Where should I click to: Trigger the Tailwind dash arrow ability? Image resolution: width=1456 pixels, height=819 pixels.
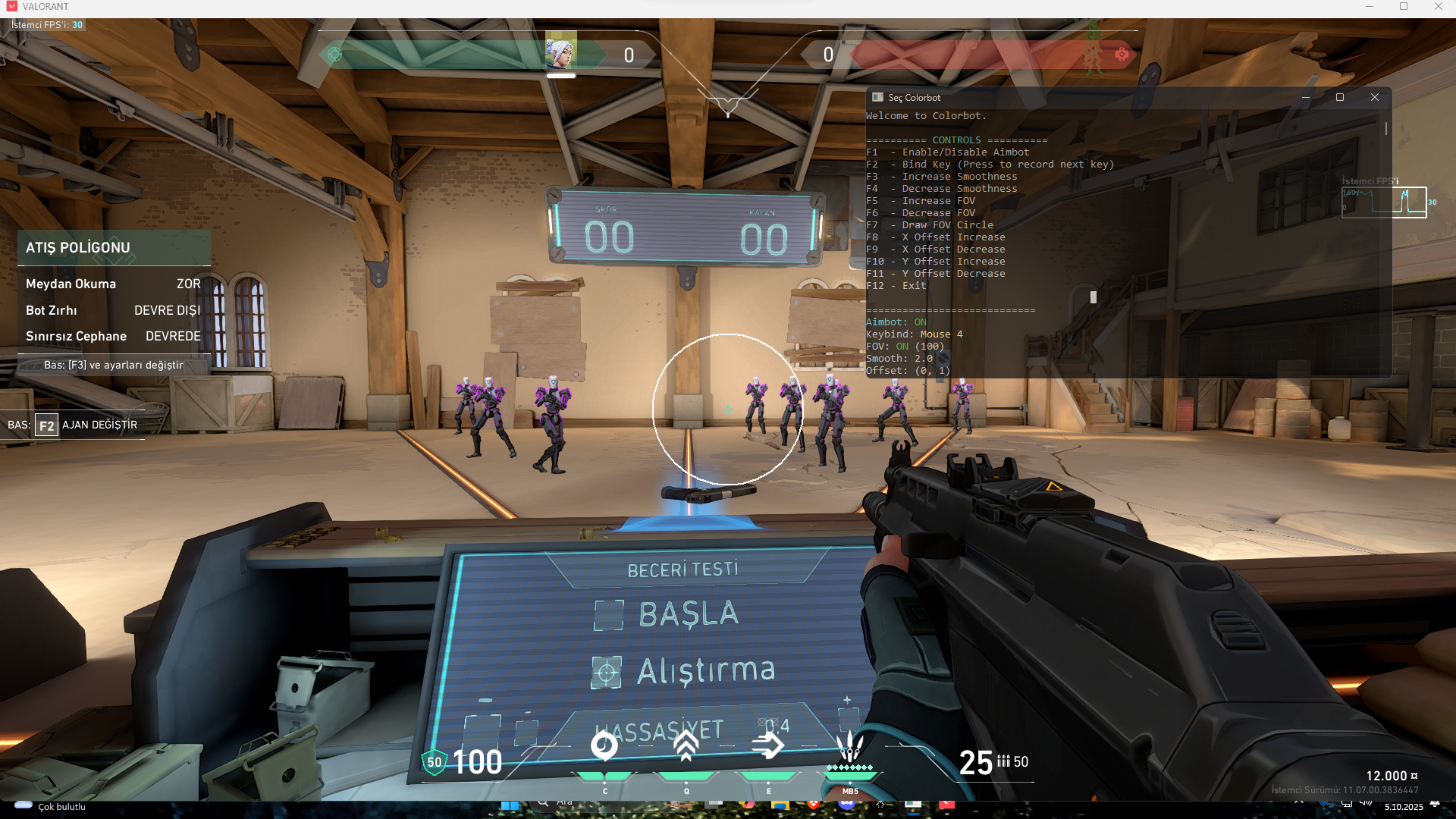[768, 747]
